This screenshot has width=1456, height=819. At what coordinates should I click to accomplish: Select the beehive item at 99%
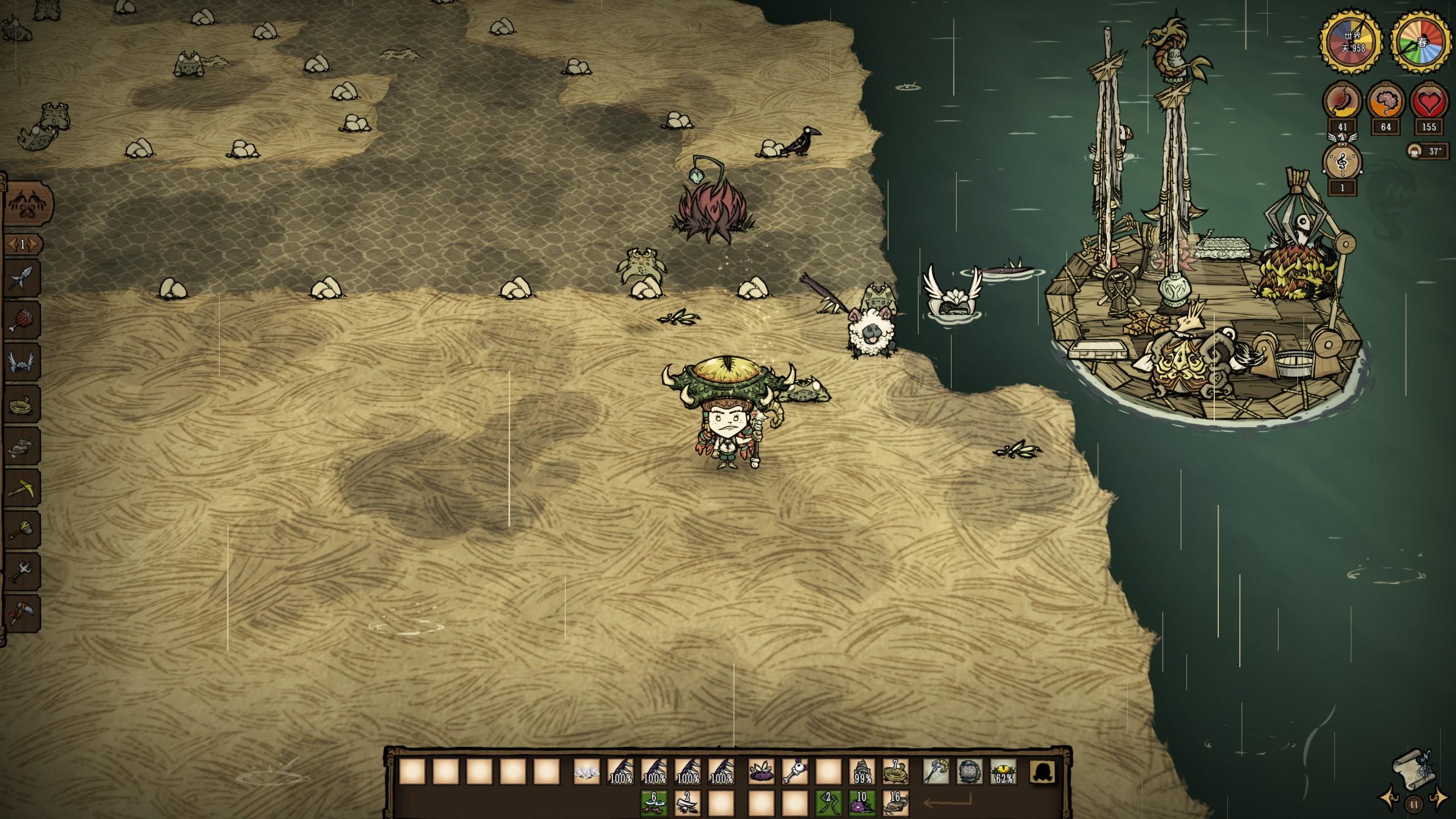click(862, 772)
